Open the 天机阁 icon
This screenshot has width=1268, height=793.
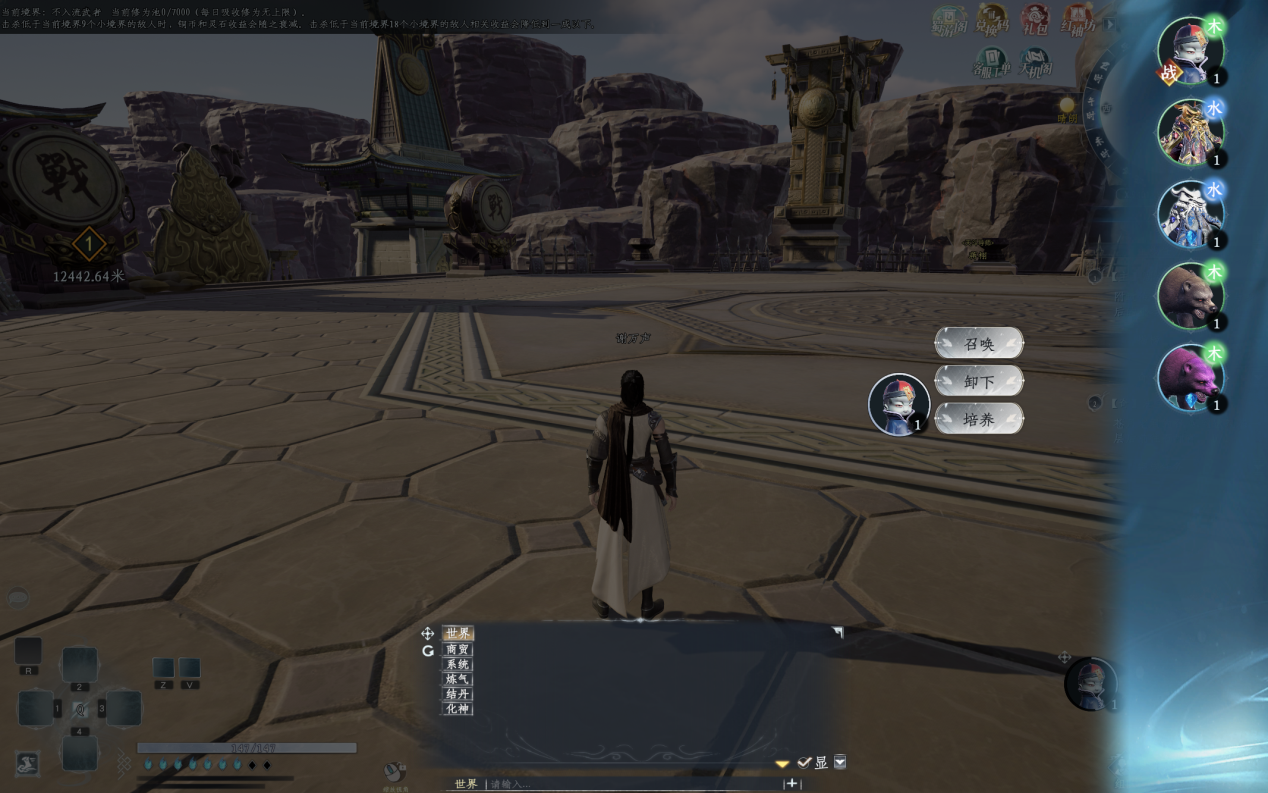(1034, 64)
